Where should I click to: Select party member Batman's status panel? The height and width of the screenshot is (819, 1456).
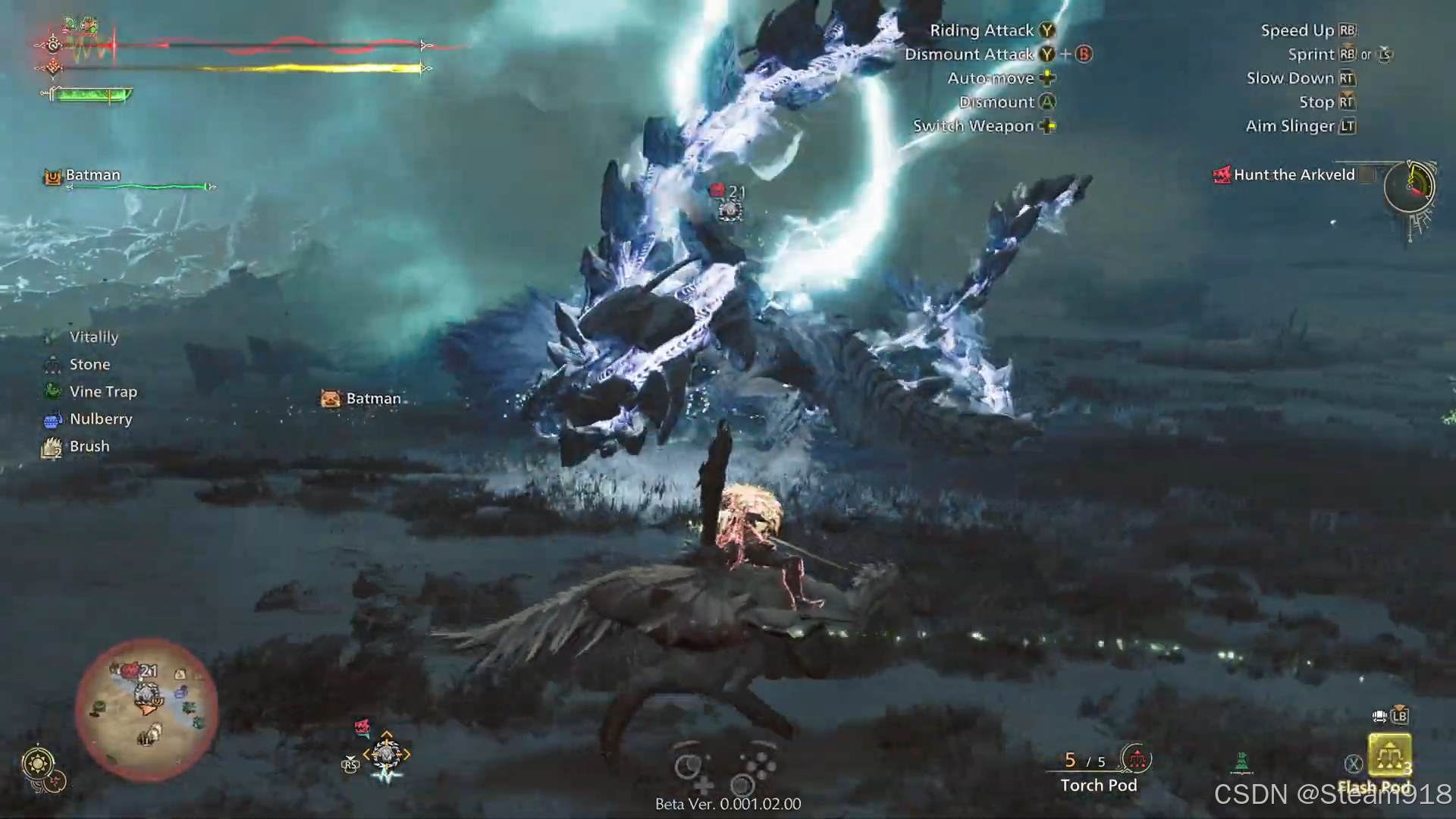(93, 176)
